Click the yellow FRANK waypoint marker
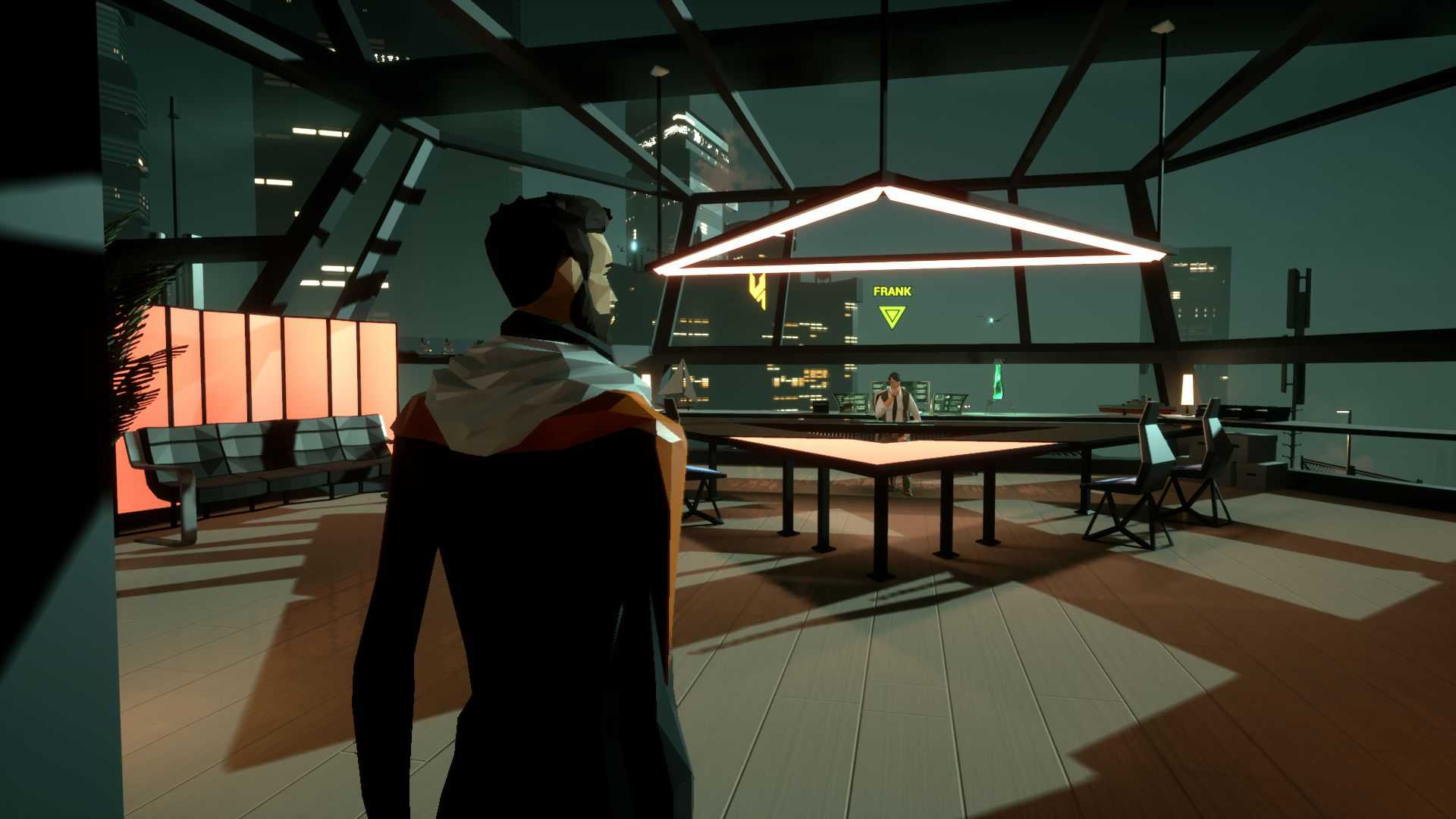Viewport: 1456px width, 819px height. tap(892, 315)
